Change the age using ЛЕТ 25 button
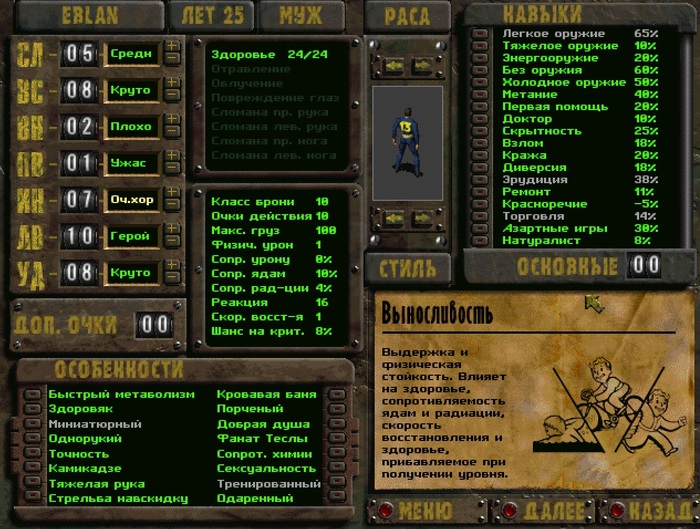Viewport: 700px width, 529px height. [210, 16]
